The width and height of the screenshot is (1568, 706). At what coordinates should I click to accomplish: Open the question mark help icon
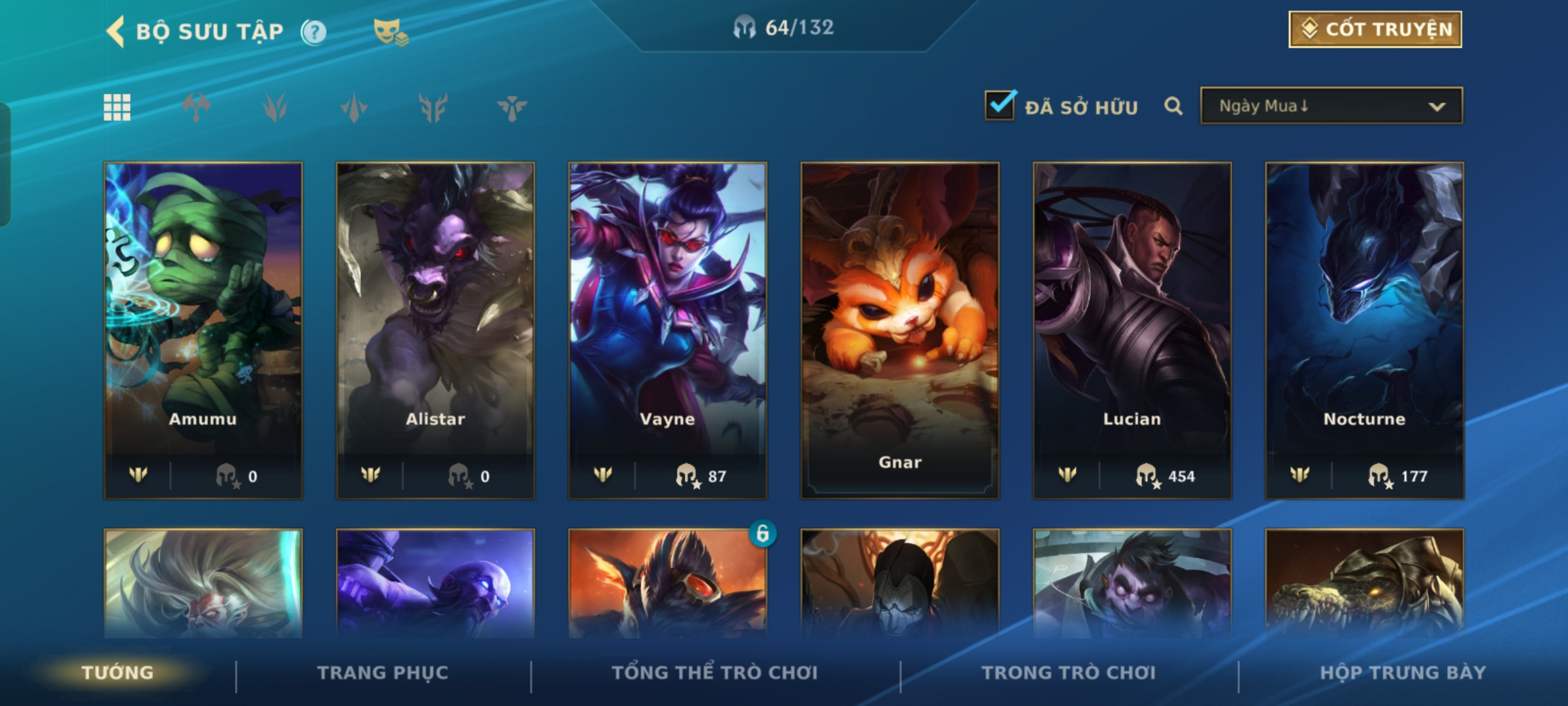click(x=314, y=31)
